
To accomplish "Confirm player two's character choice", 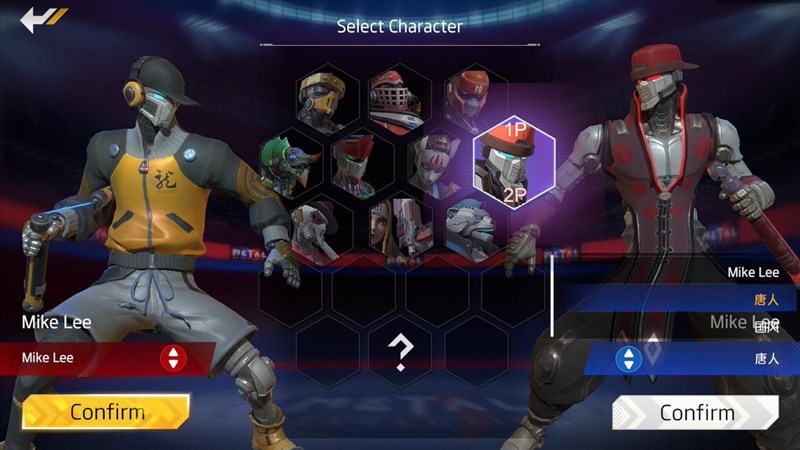I will pos(696,412).
